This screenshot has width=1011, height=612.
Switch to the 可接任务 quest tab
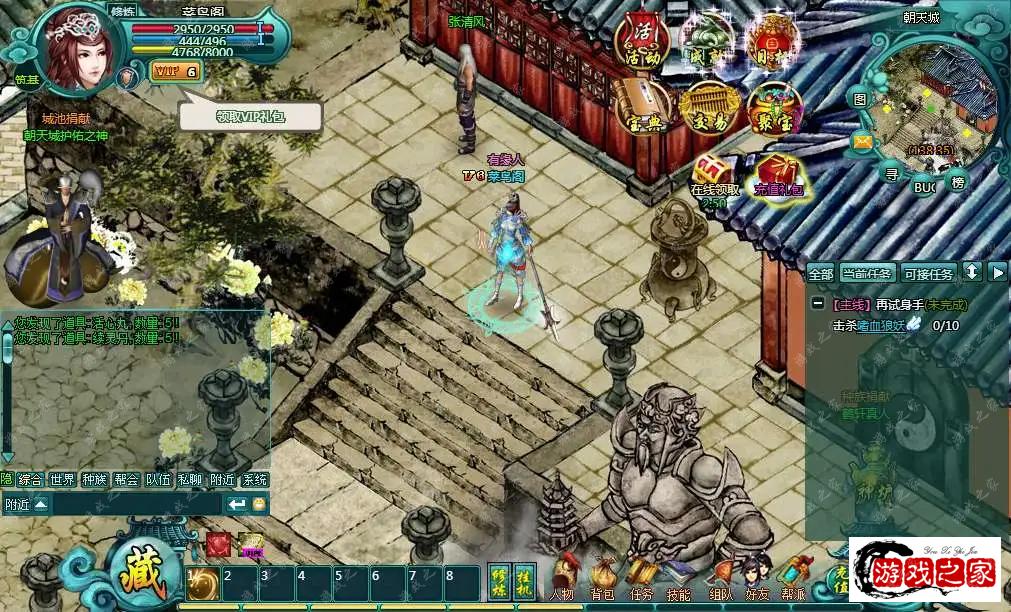click(x=928, y=273)
